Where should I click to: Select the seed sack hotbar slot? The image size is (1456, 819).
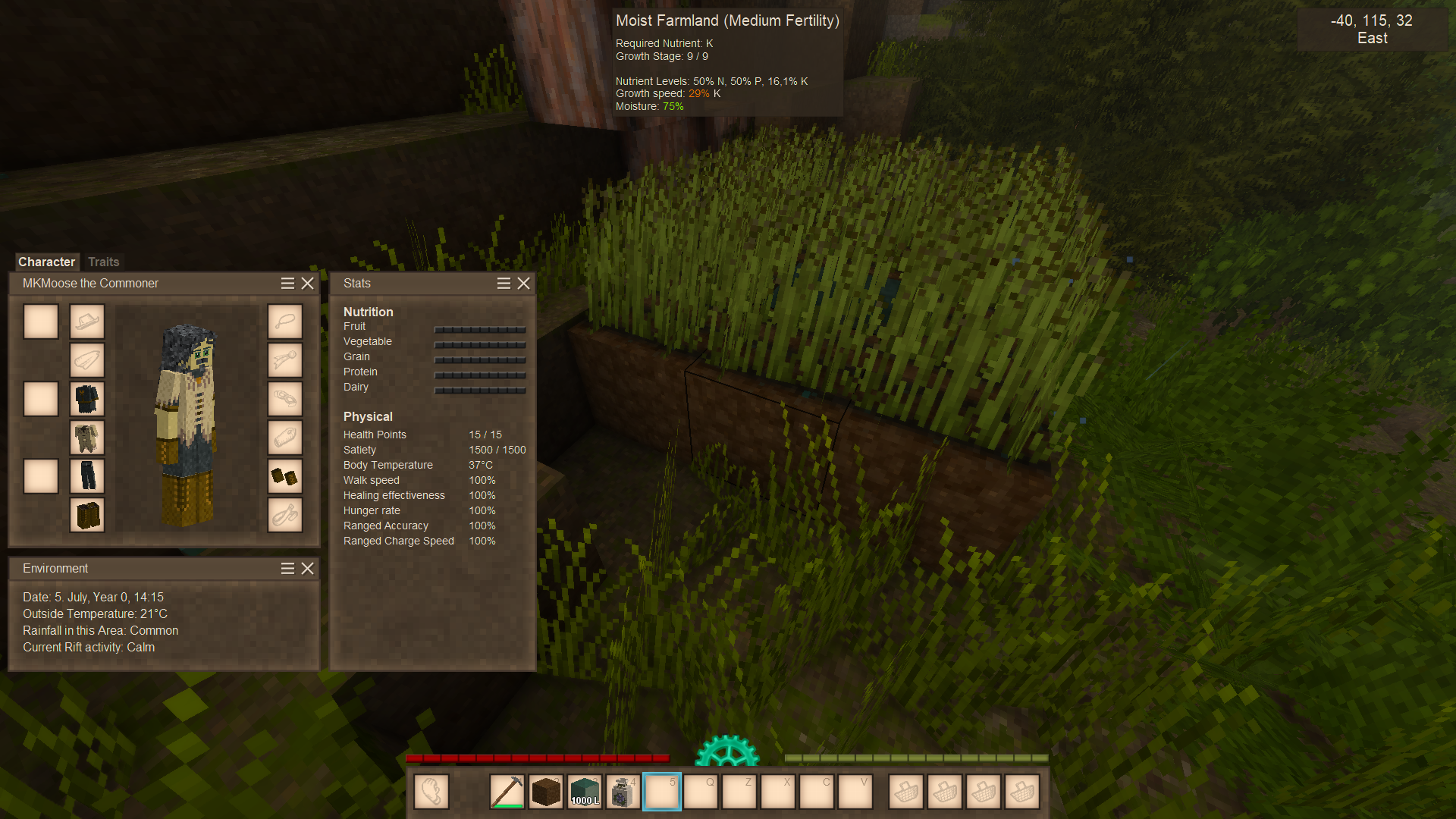(623, 792)
